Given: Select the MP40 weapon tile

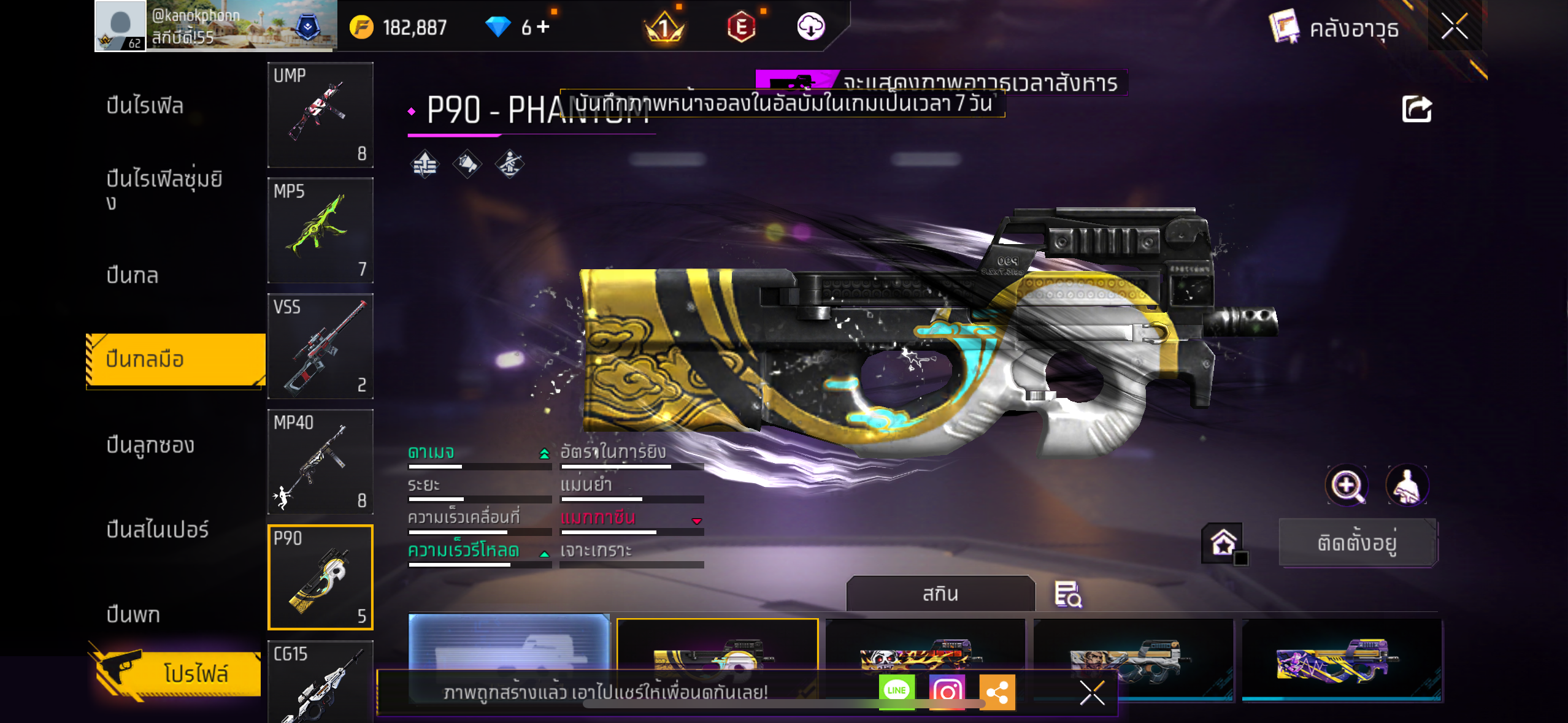Looking at the screenshot, I should pyautogui.click(x=320, y=462).
